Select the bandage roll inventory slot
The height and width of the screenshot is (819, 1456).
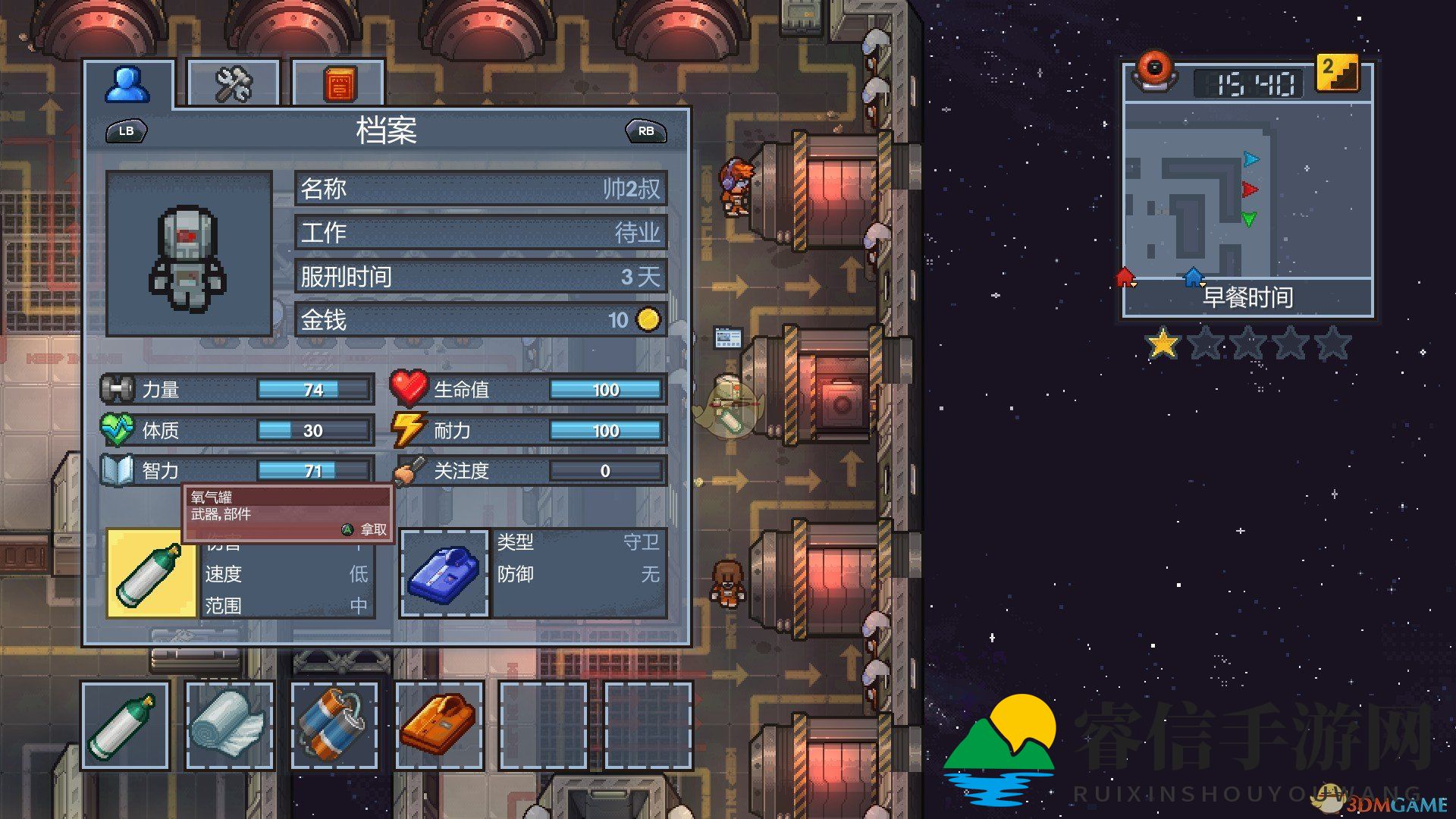[229, 726]
